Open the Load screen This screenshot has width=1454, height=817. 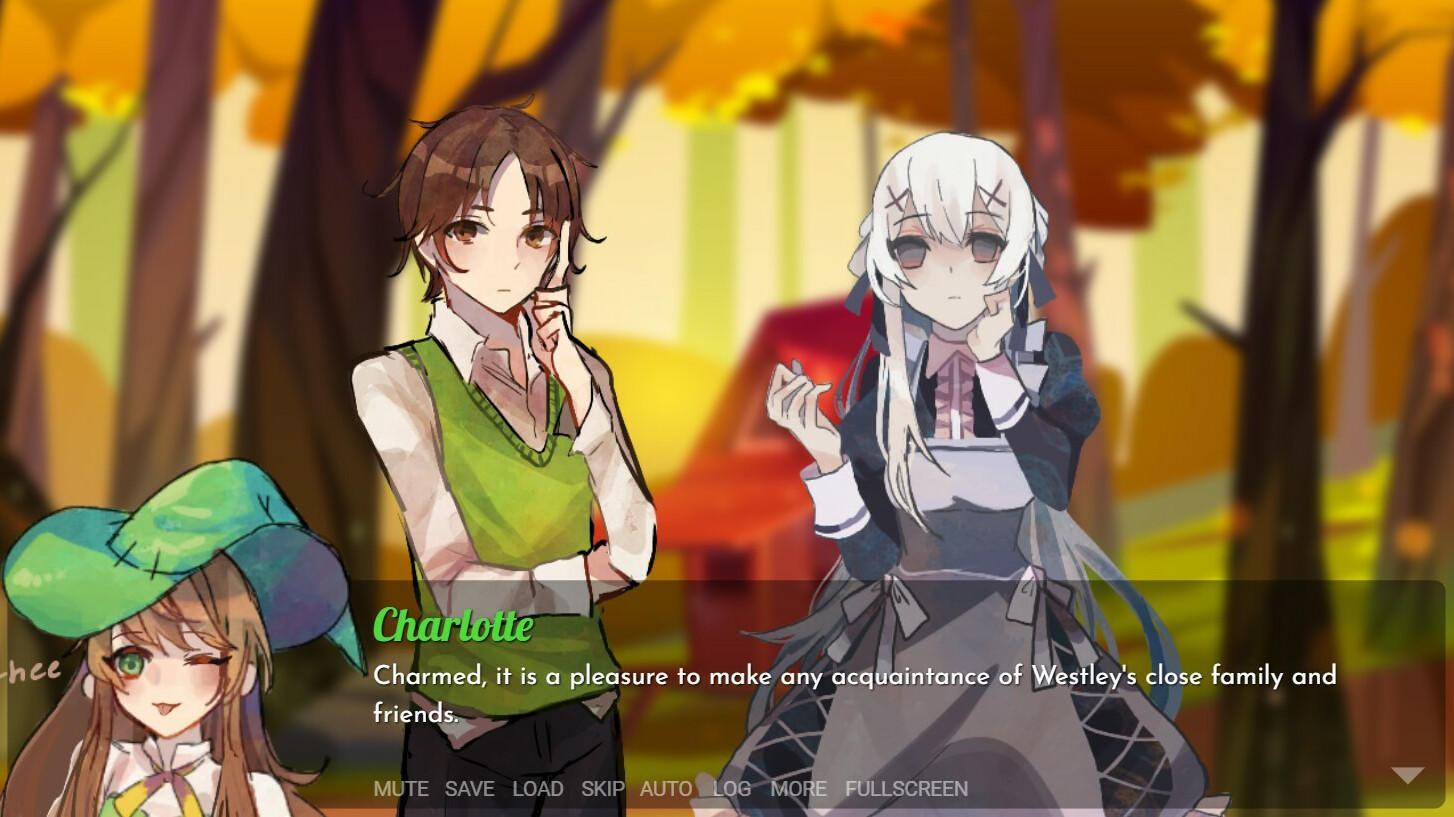point(539,789)
